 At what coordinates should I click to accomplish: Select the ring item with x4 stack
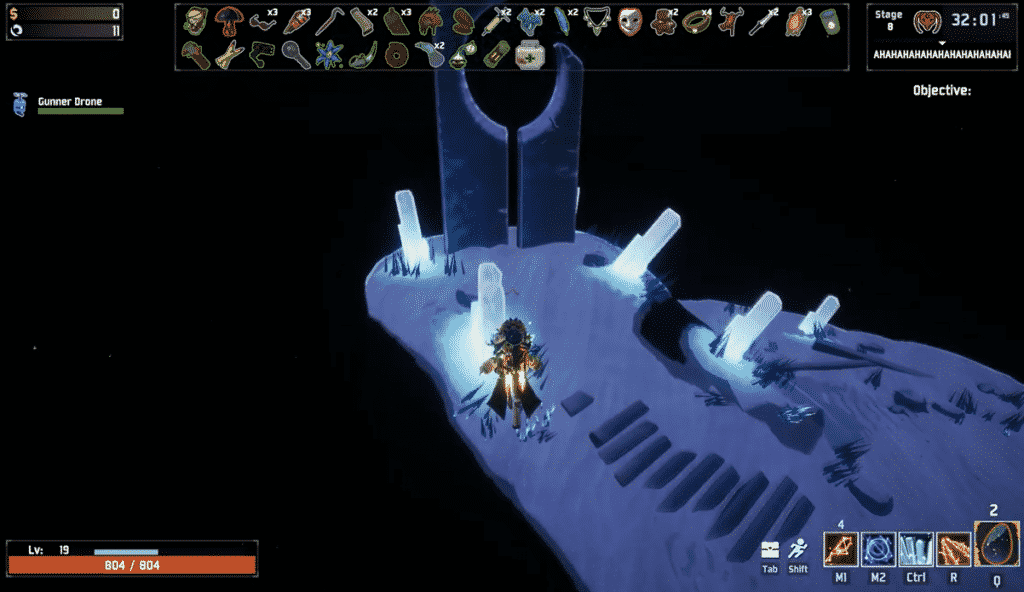696,21
